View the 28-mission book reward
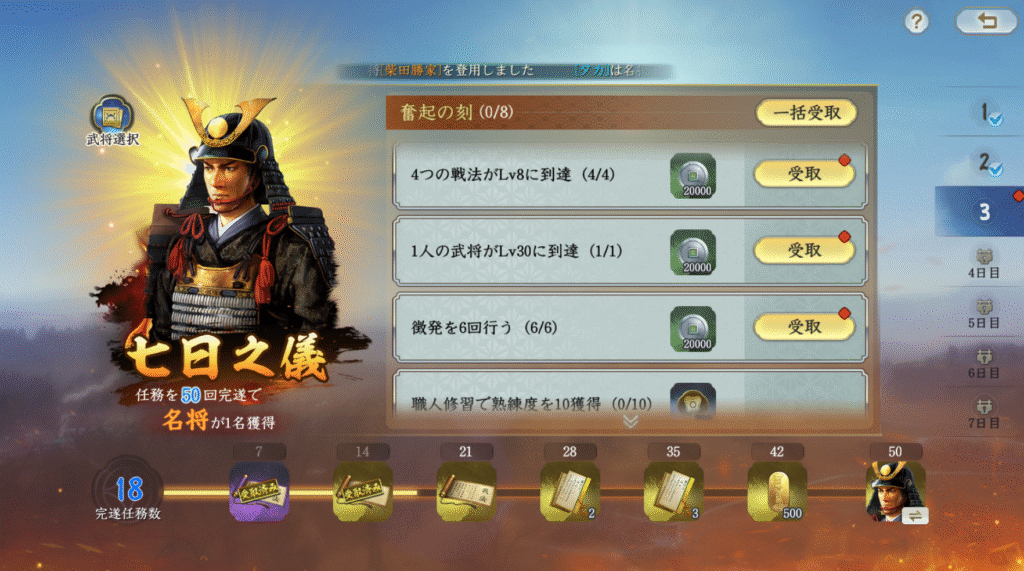This screenshot has height=571, width=1024. click(x=570, y=492)
